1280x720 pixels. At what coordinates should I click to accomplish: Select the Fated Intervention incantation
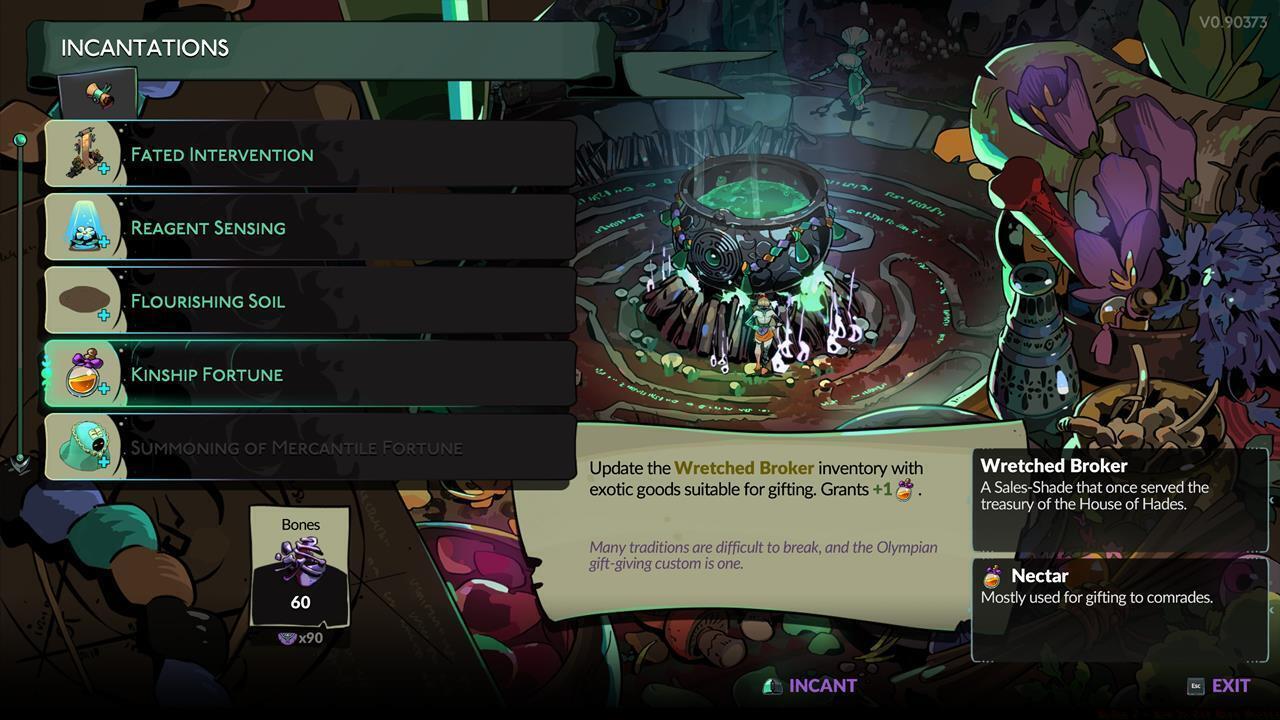coord(310,154)
